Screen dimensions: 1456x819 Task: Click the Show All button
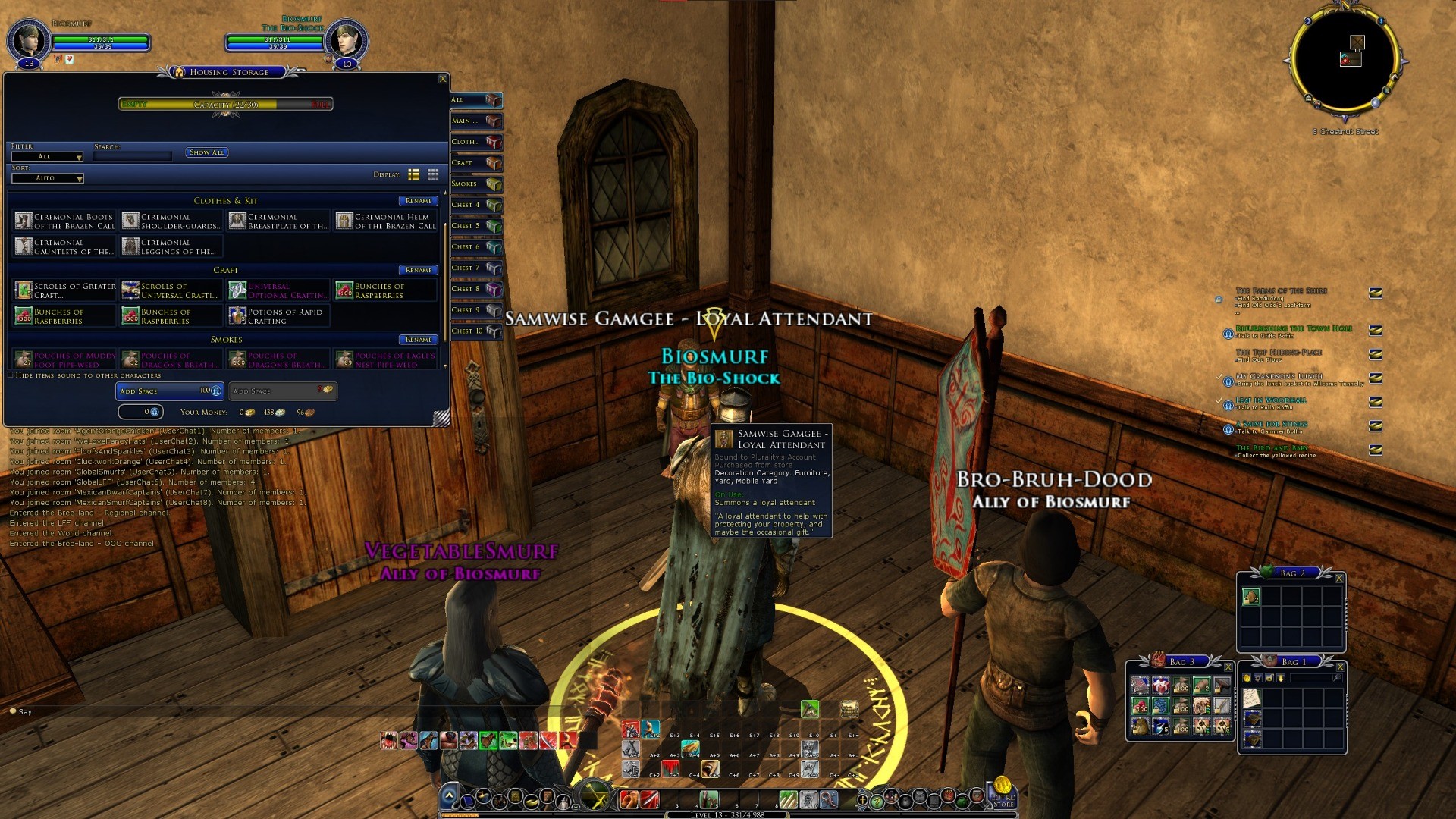pos(207,152)
